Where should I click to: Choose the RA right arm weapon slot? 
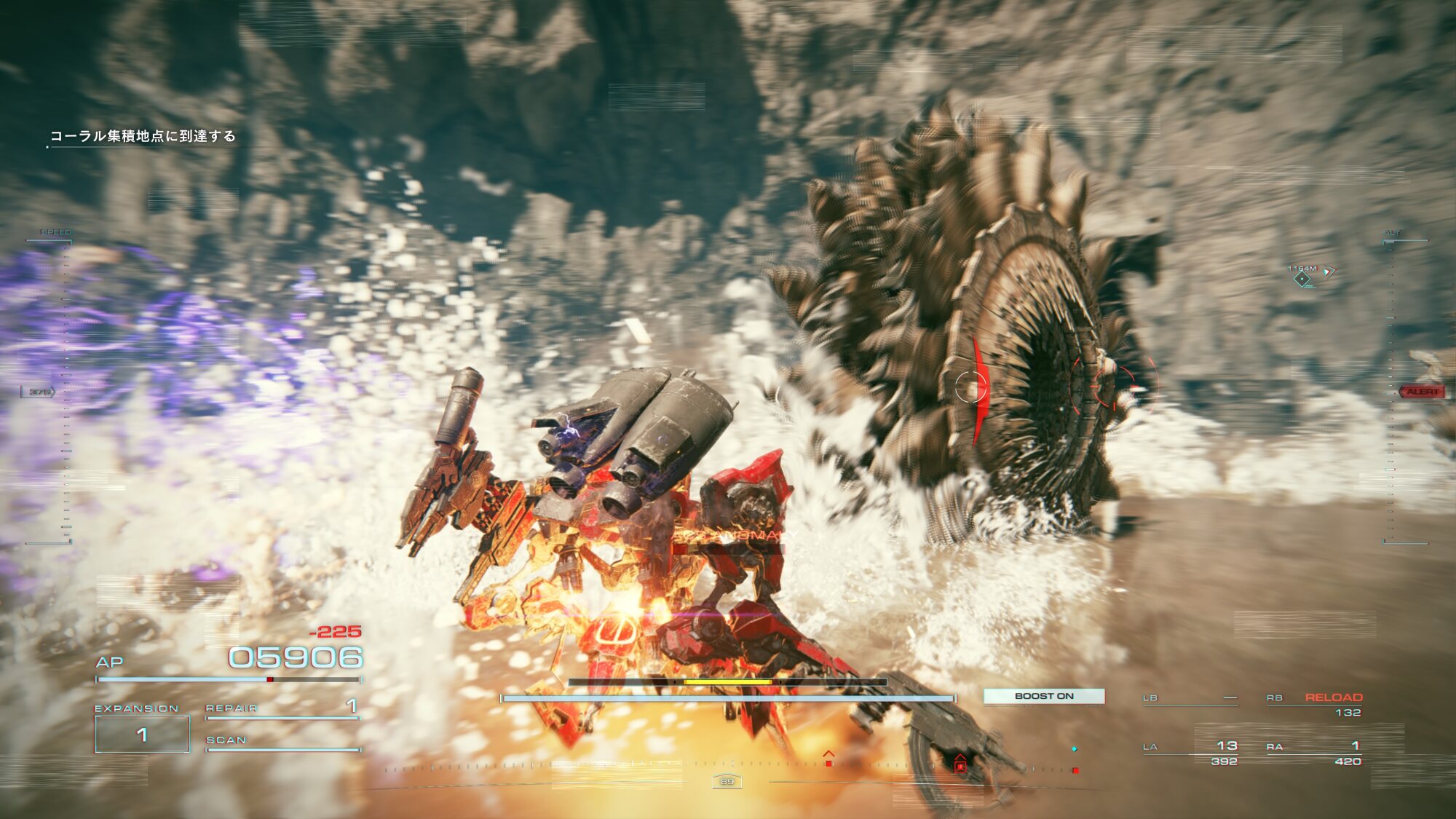pos(1315,752)
